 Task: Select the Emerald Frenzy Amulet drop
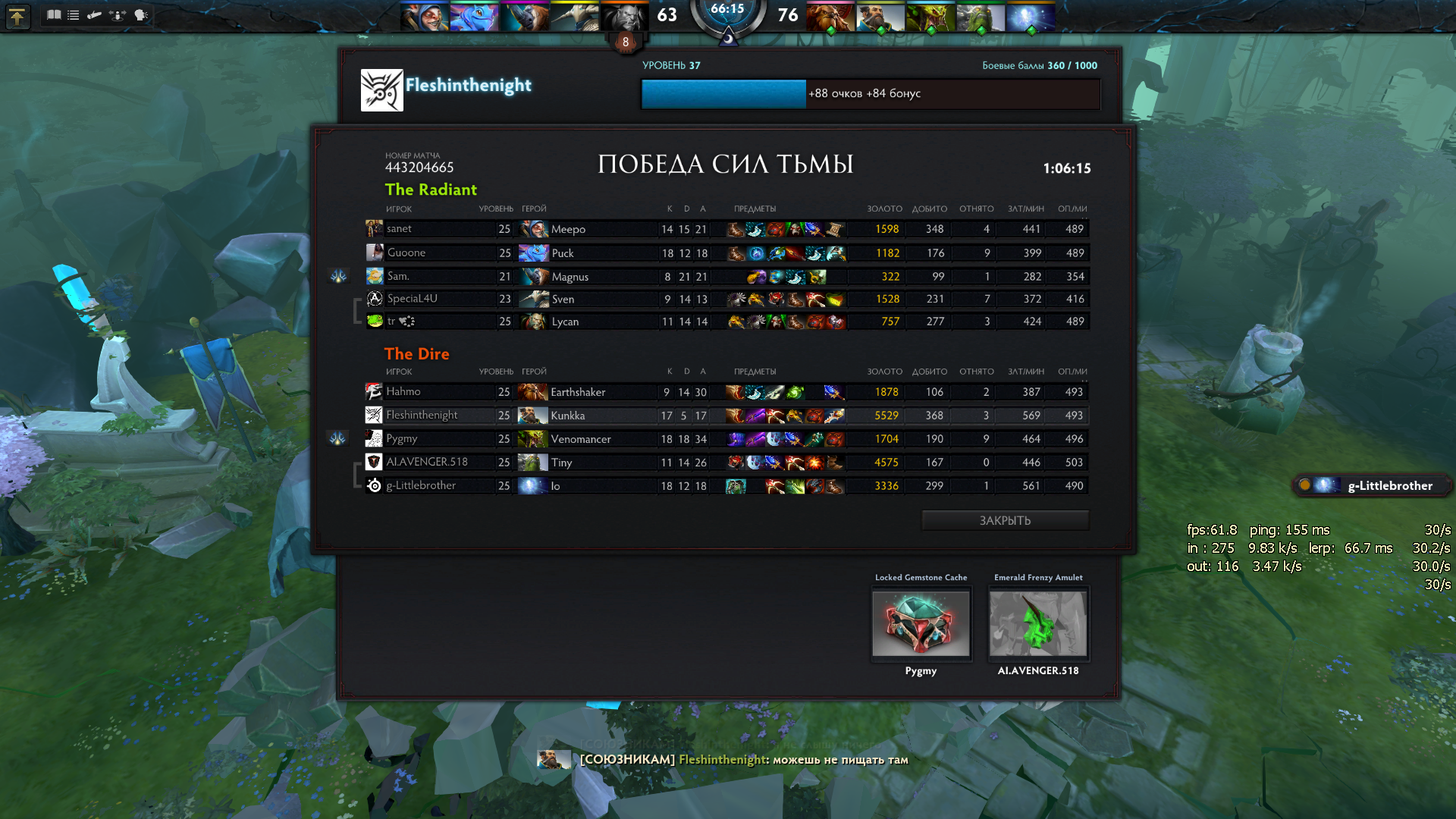(x=1037, y=623)
